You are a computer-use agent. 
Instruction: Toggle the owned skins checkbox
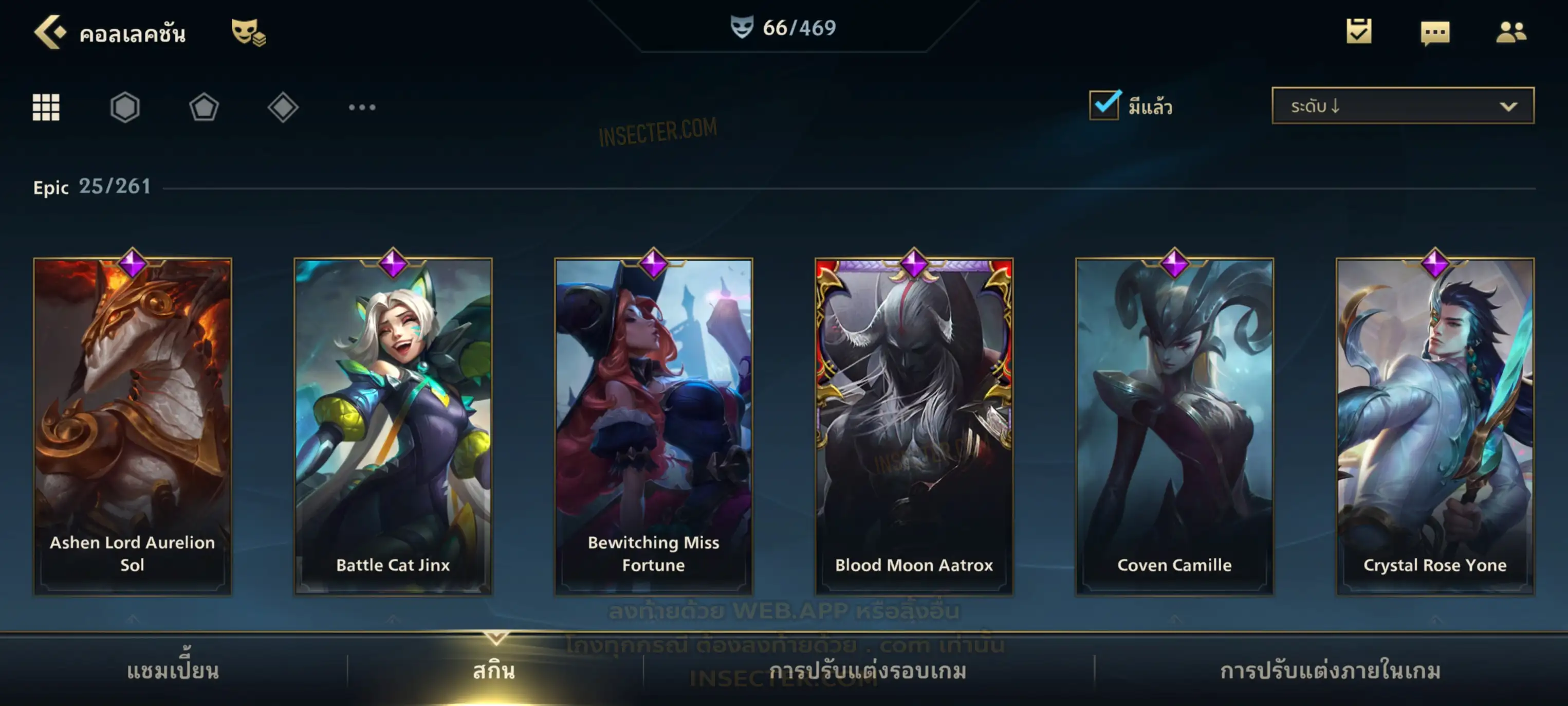(1104, 105)
